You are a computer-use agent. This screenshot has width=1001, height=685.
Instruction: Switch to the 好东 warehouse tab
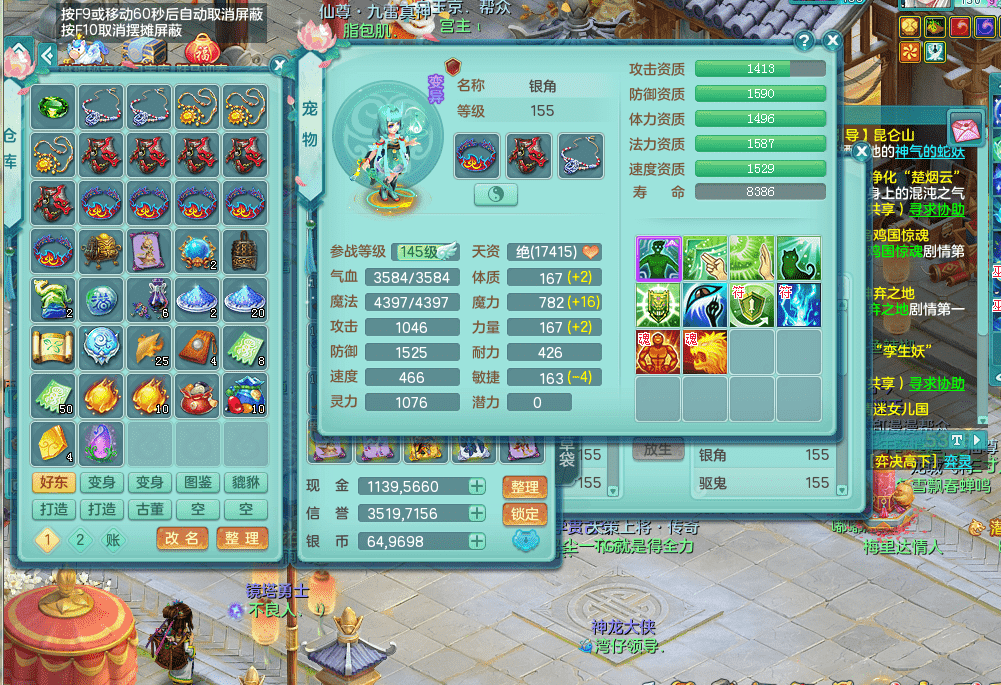point(53,483)
